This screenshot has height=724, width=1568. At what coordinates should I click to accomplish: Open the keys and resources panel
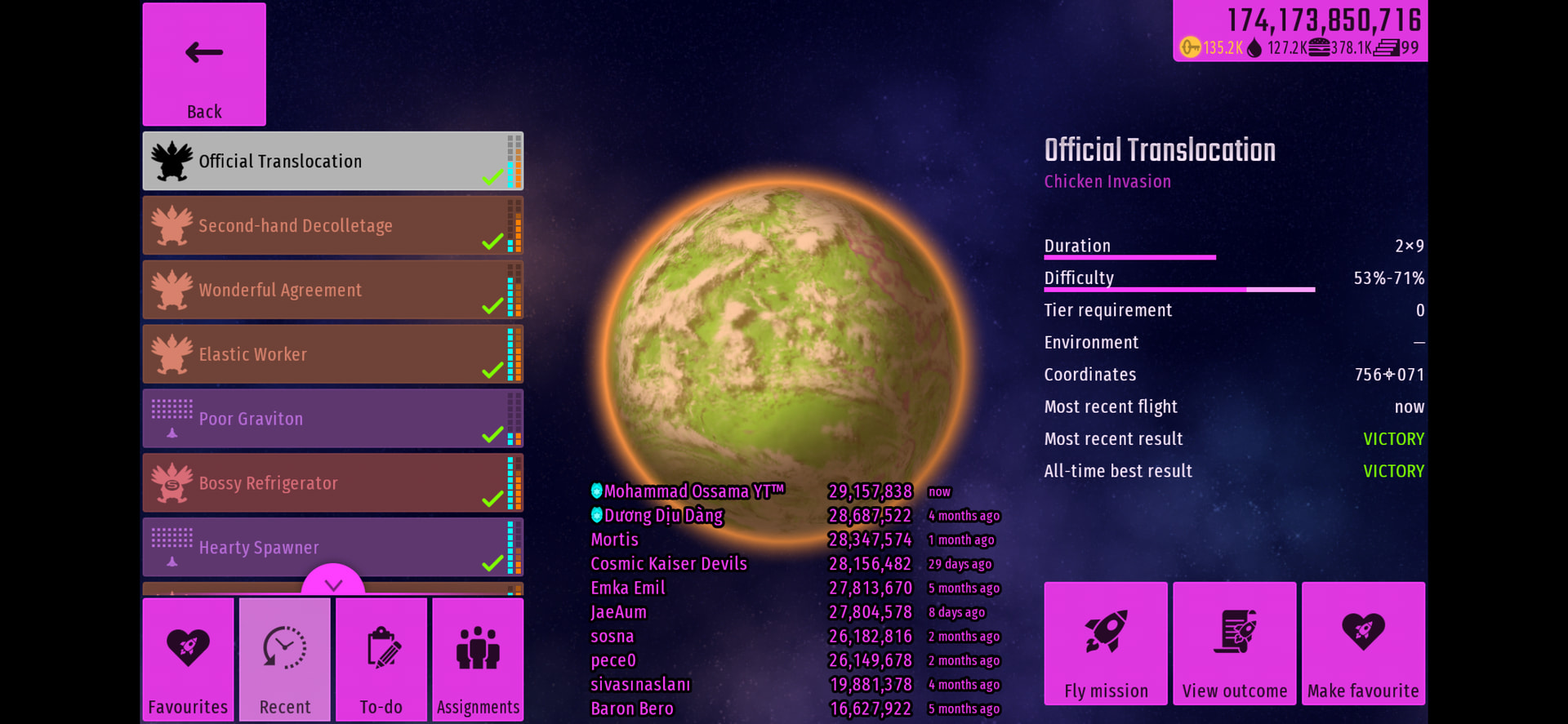(1300, 31)
